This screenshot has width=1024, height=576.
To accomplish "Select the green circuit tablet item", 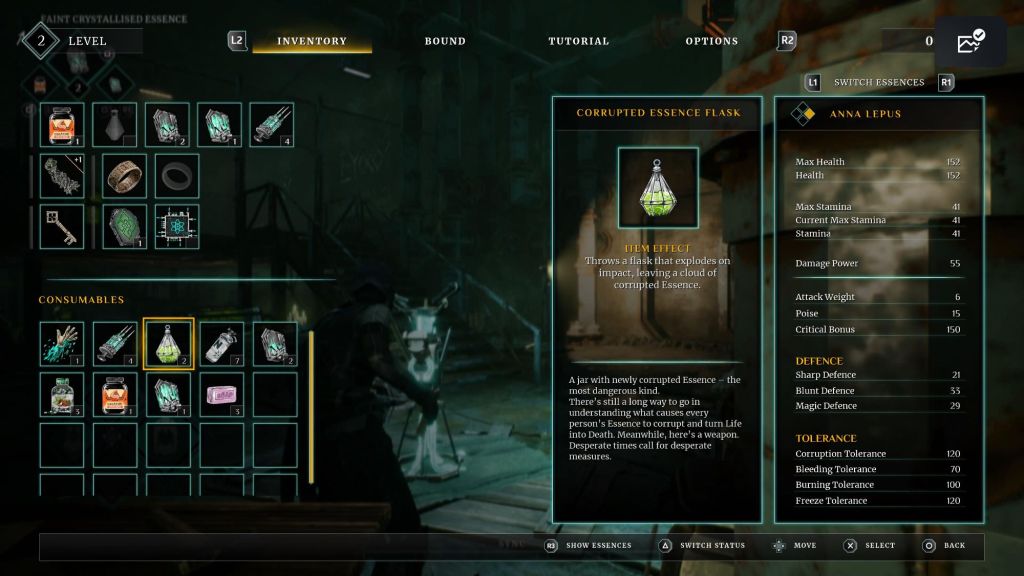I will [125, 226].
